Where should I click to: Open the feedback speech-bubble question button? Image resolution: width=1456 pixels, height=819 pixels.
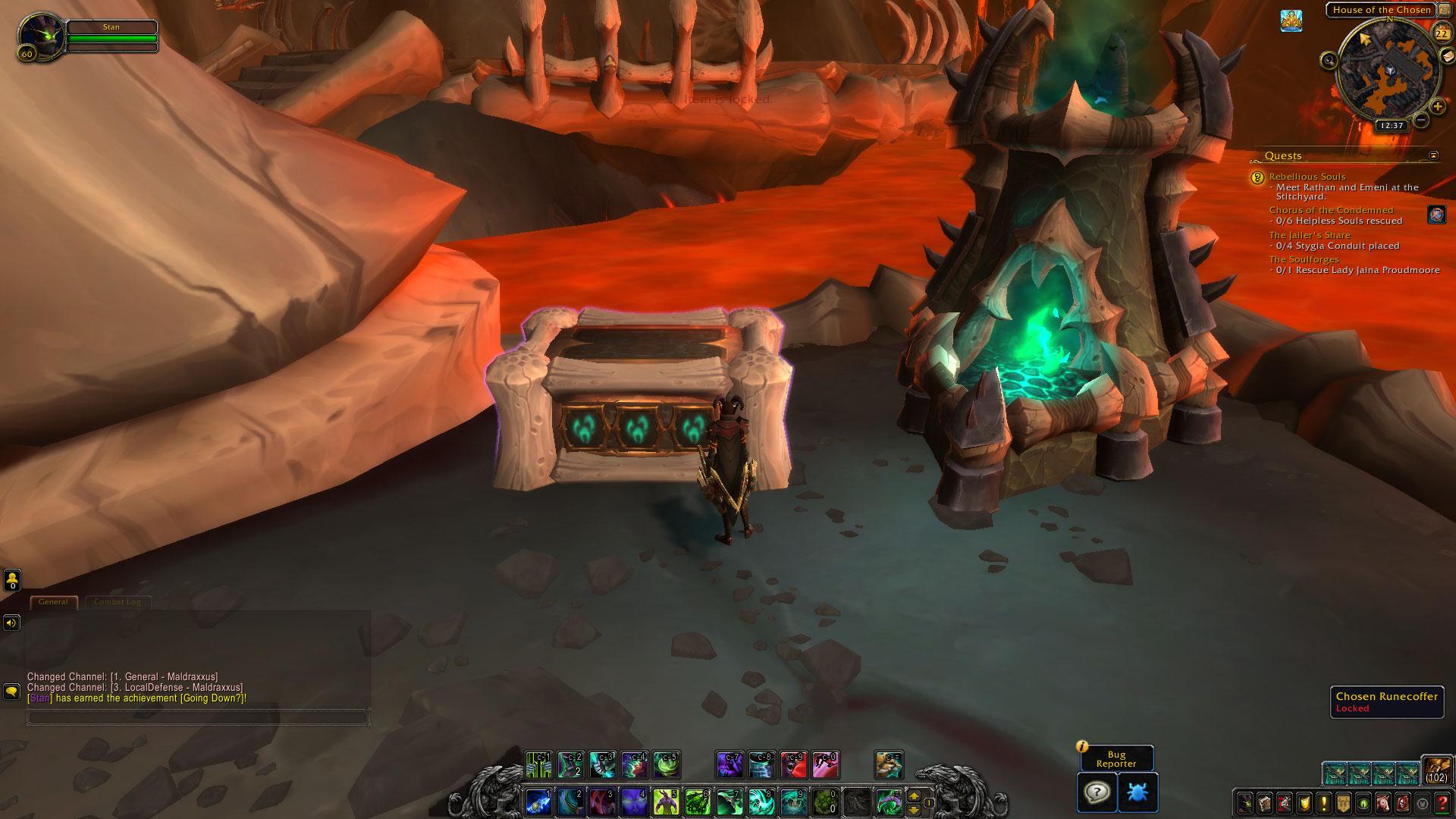point(1097,792)
